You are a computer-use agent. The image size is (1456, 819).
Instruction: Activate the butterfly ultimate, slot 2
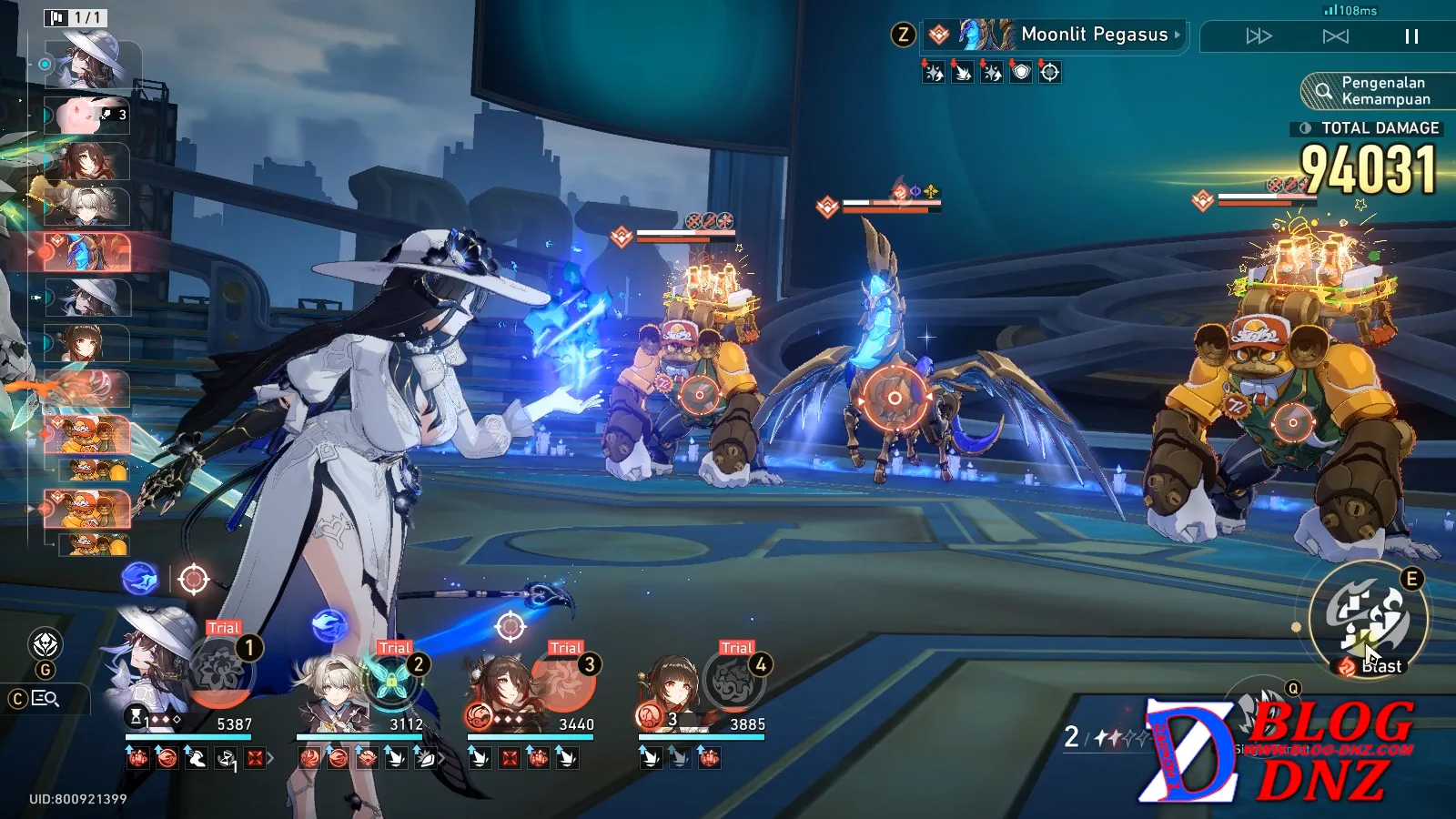391,682
